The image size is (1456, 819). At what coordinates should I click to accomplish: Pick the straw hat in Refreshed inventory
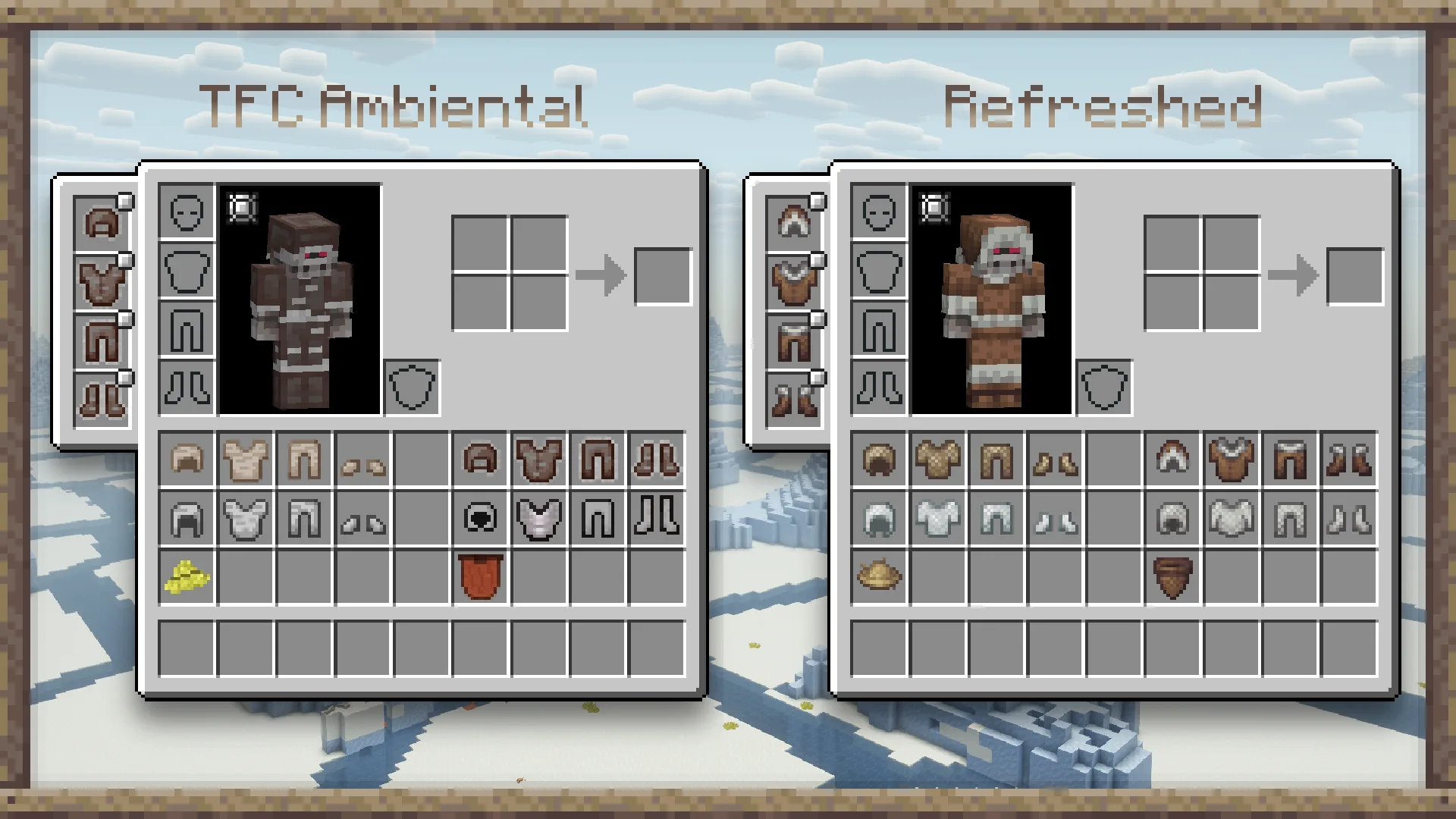click(880, 578)
